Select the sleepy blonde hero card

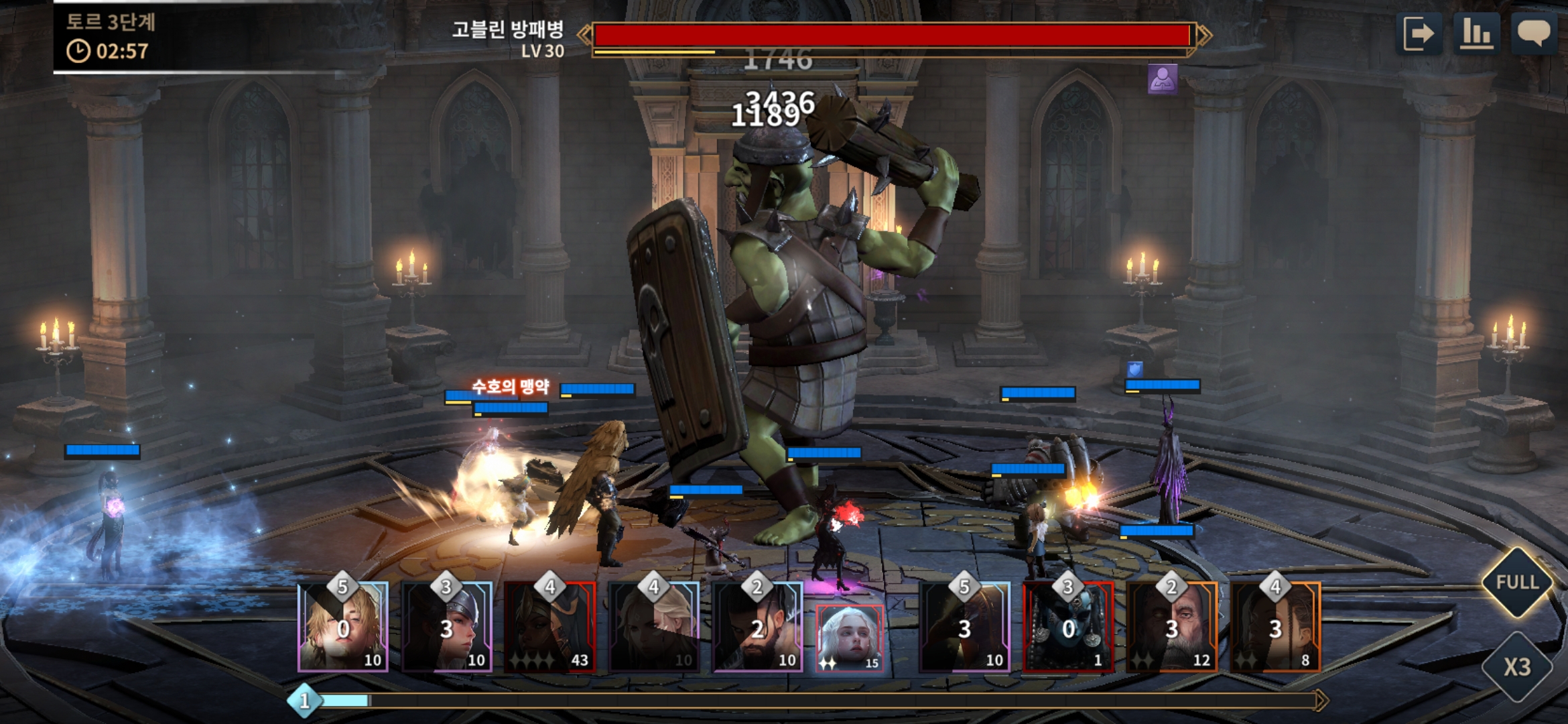343,627
